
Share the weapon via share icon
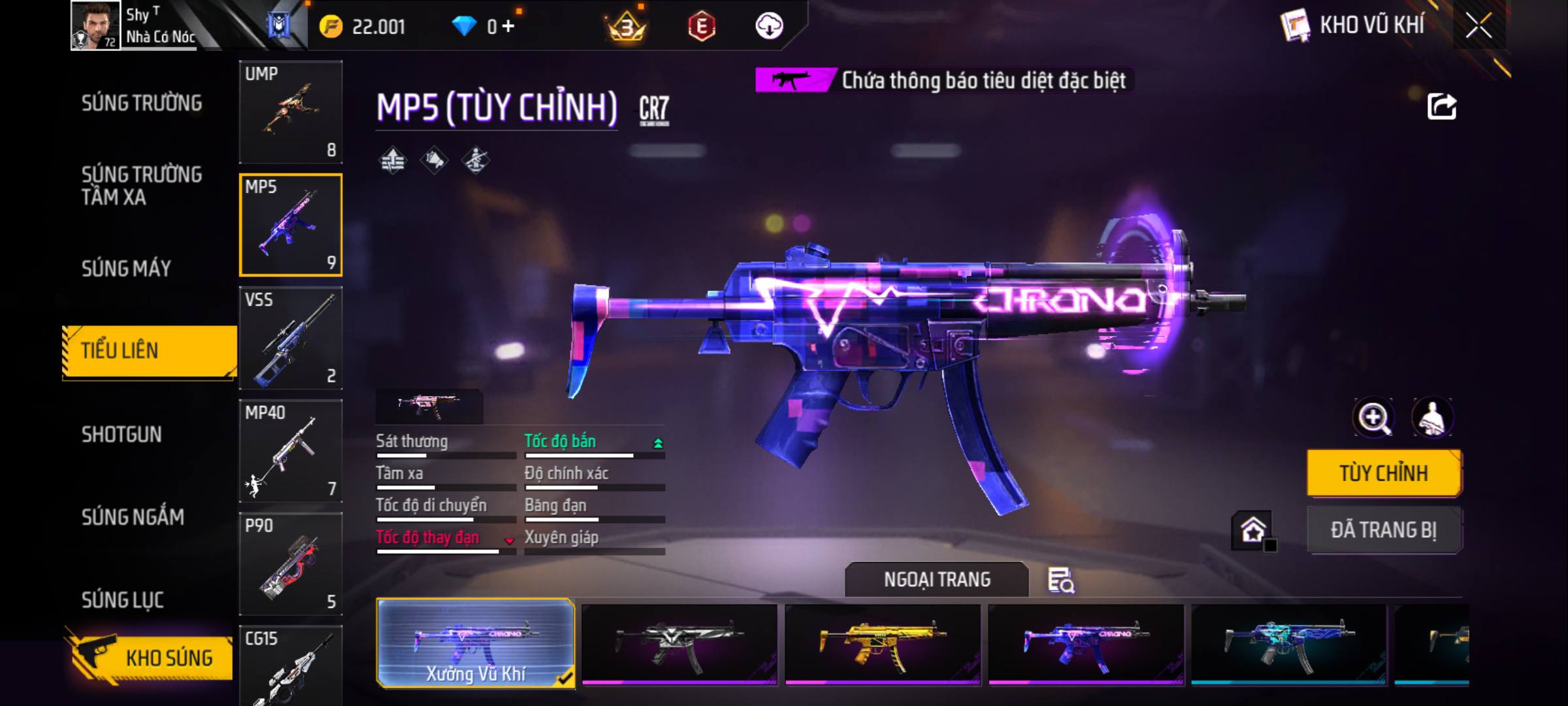[1442, 107]
